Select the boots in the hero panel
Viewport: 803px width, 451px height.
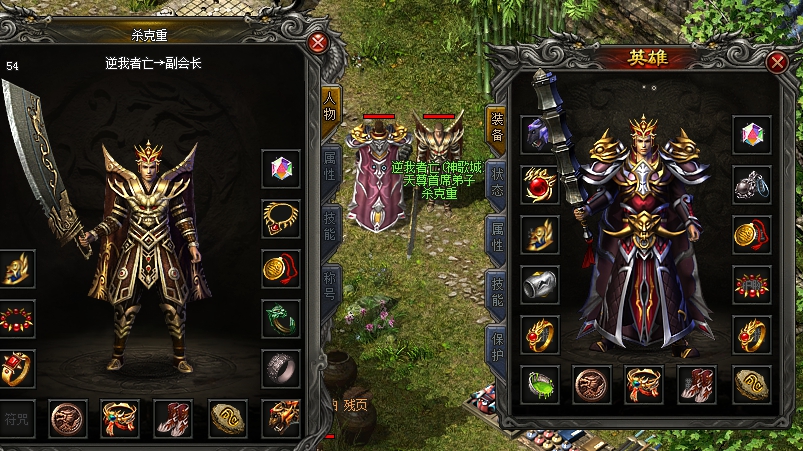coord(697,383)
